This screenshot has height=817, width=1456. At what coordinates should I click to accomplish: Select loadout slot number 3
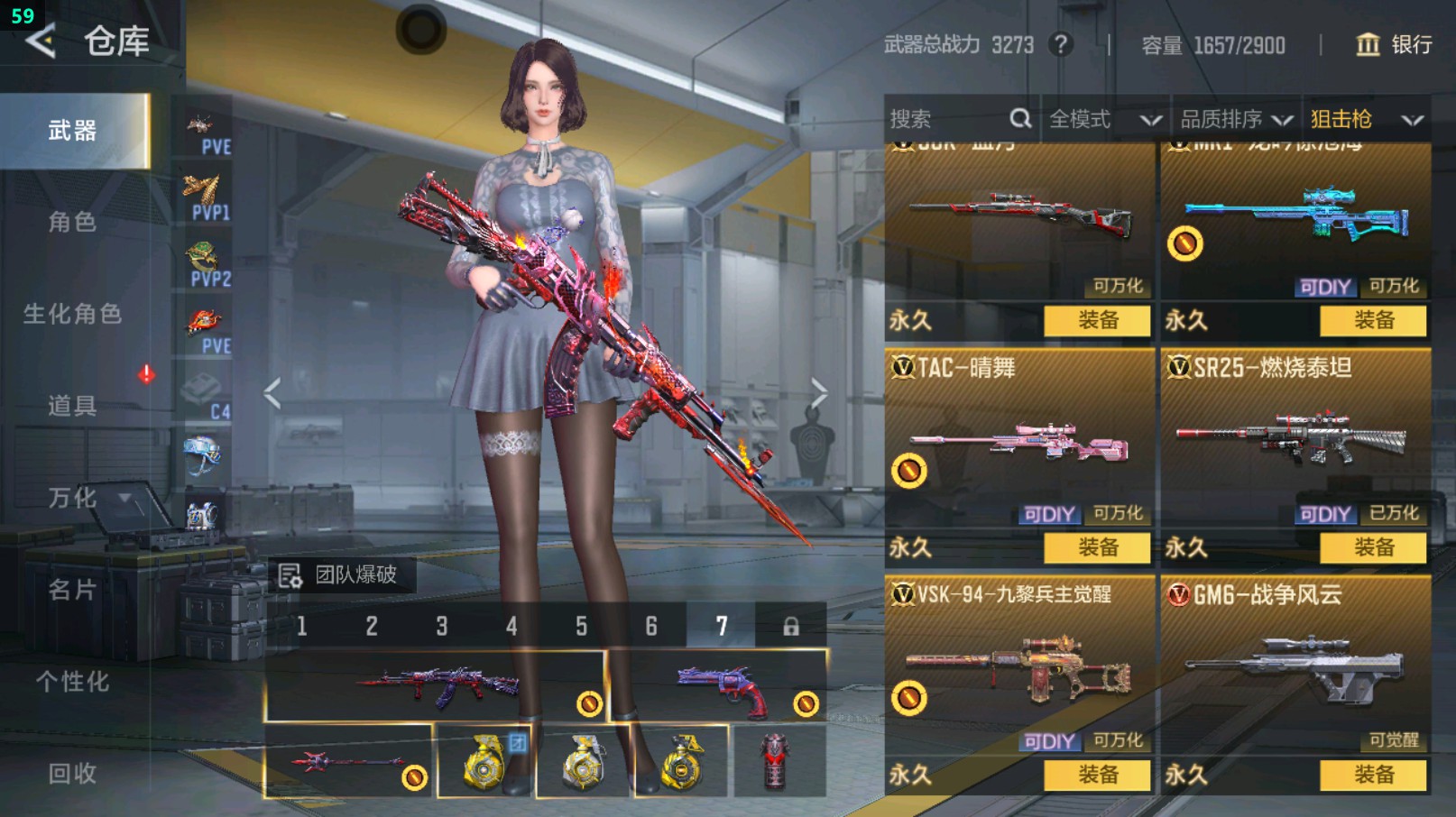442,626
